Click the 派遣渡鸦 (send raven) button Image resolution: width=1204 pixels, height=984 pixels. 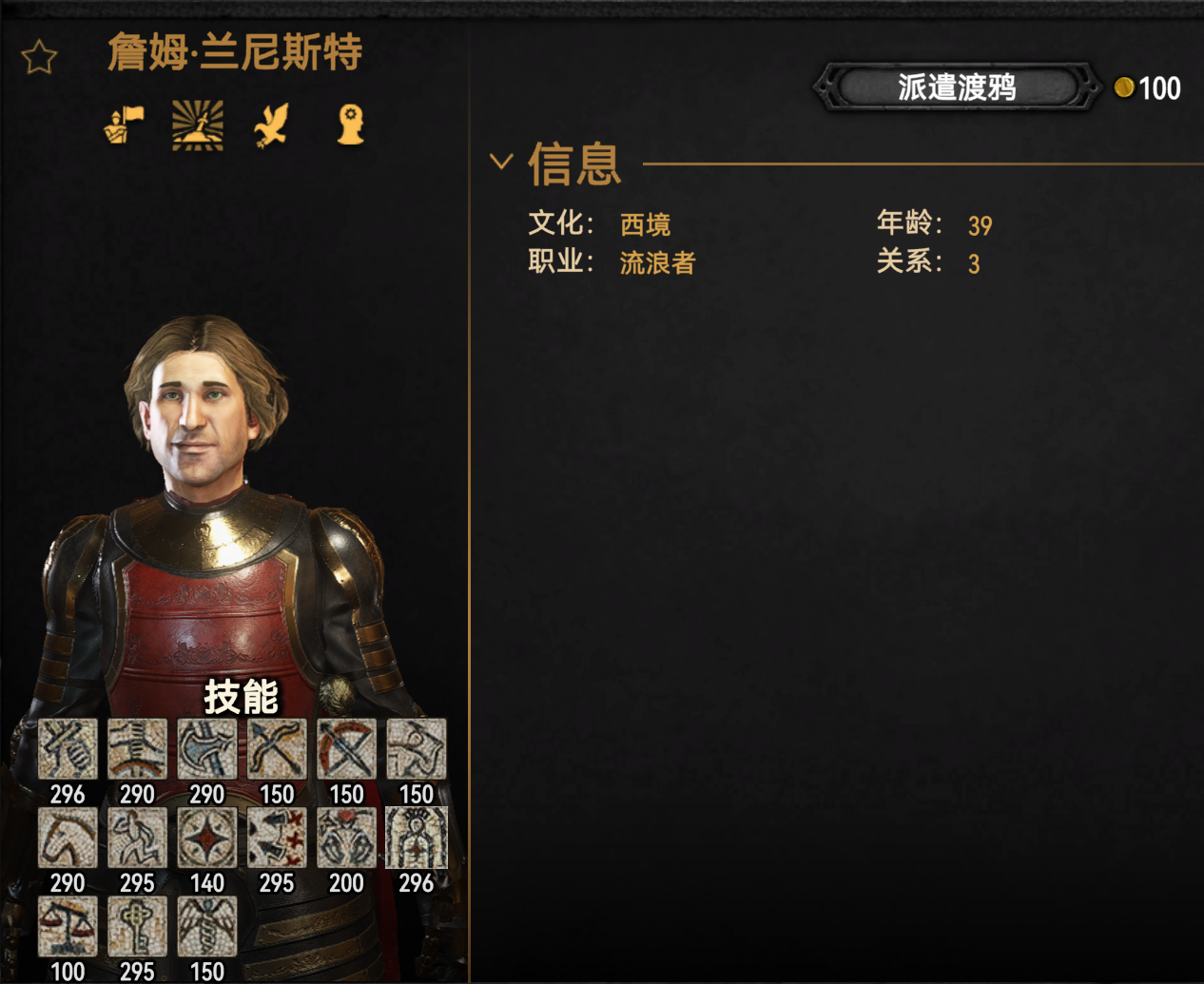[x=956, y=87]
